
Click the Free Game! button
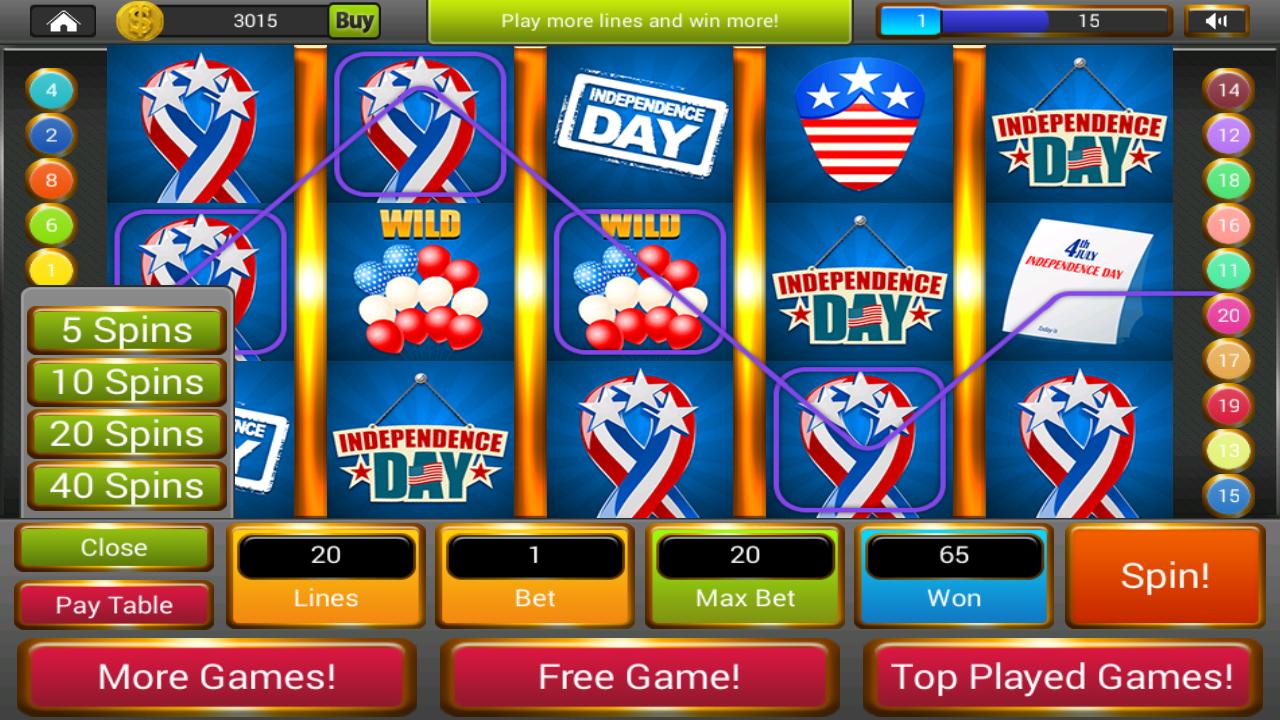[637, 676]
